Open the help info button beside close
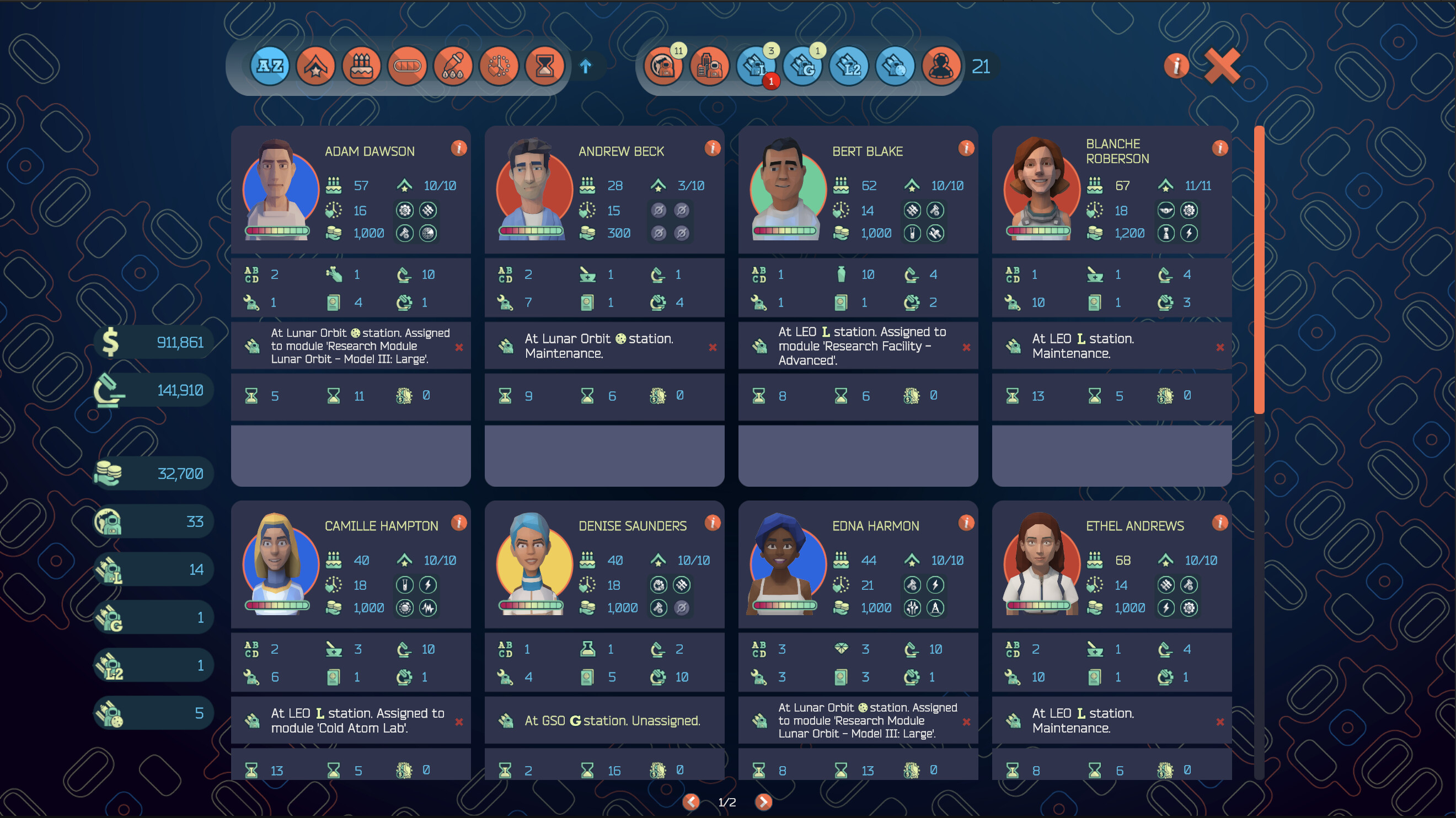This screenshot has width=1456, height=818. (1176, 66)
